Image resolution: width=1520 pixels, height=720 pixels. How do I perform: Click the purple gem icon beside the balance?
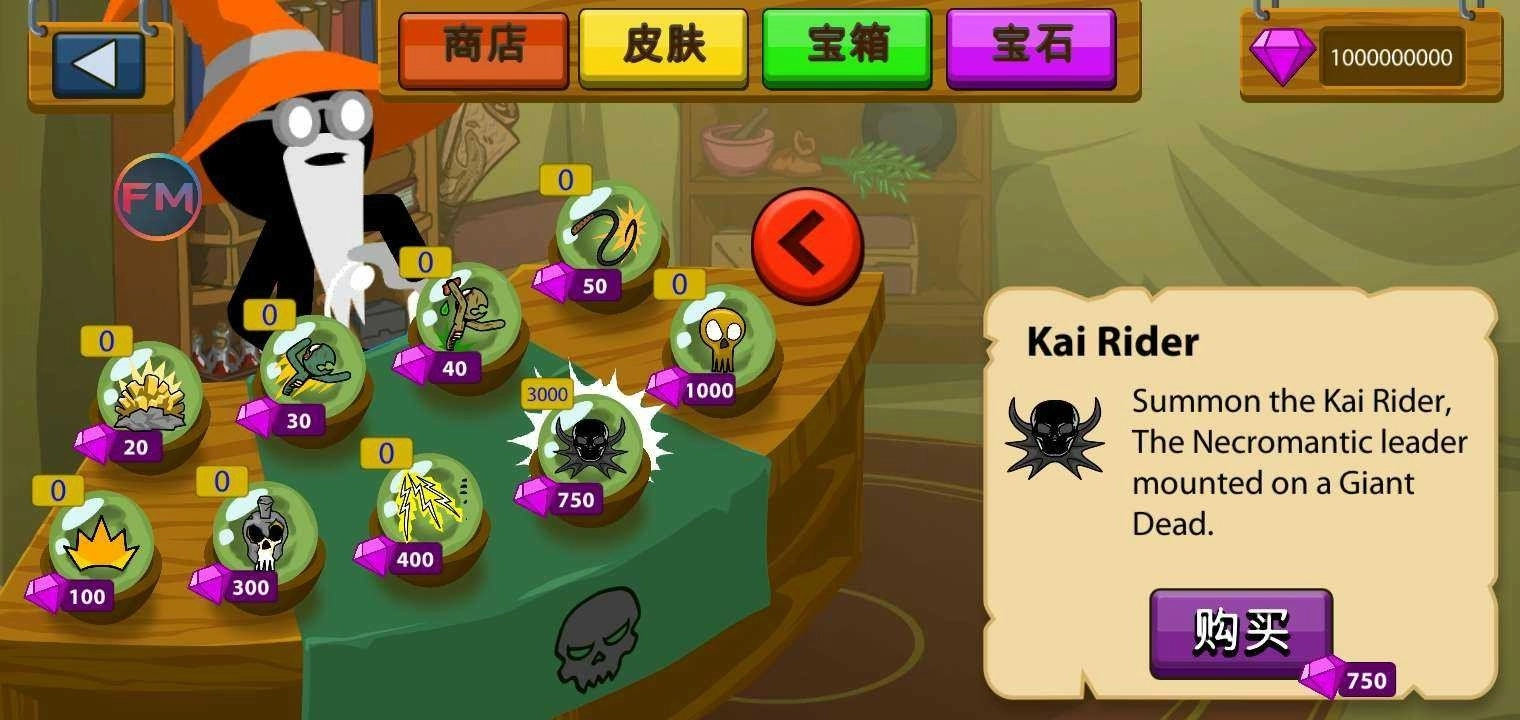point(1282,56)
